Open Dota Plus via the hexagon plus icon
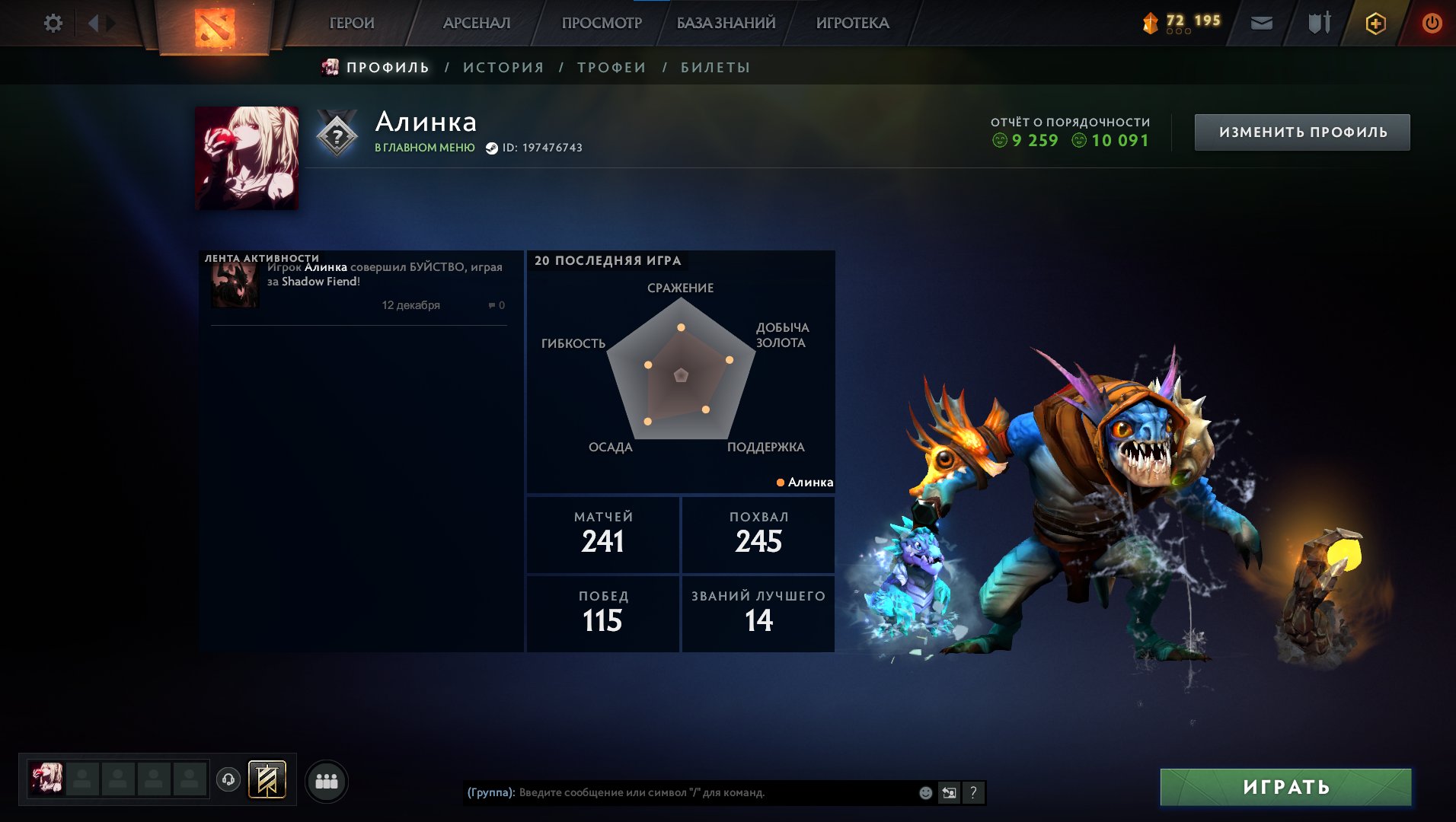The image size is (1456, 822). [x=1375, y=23]
